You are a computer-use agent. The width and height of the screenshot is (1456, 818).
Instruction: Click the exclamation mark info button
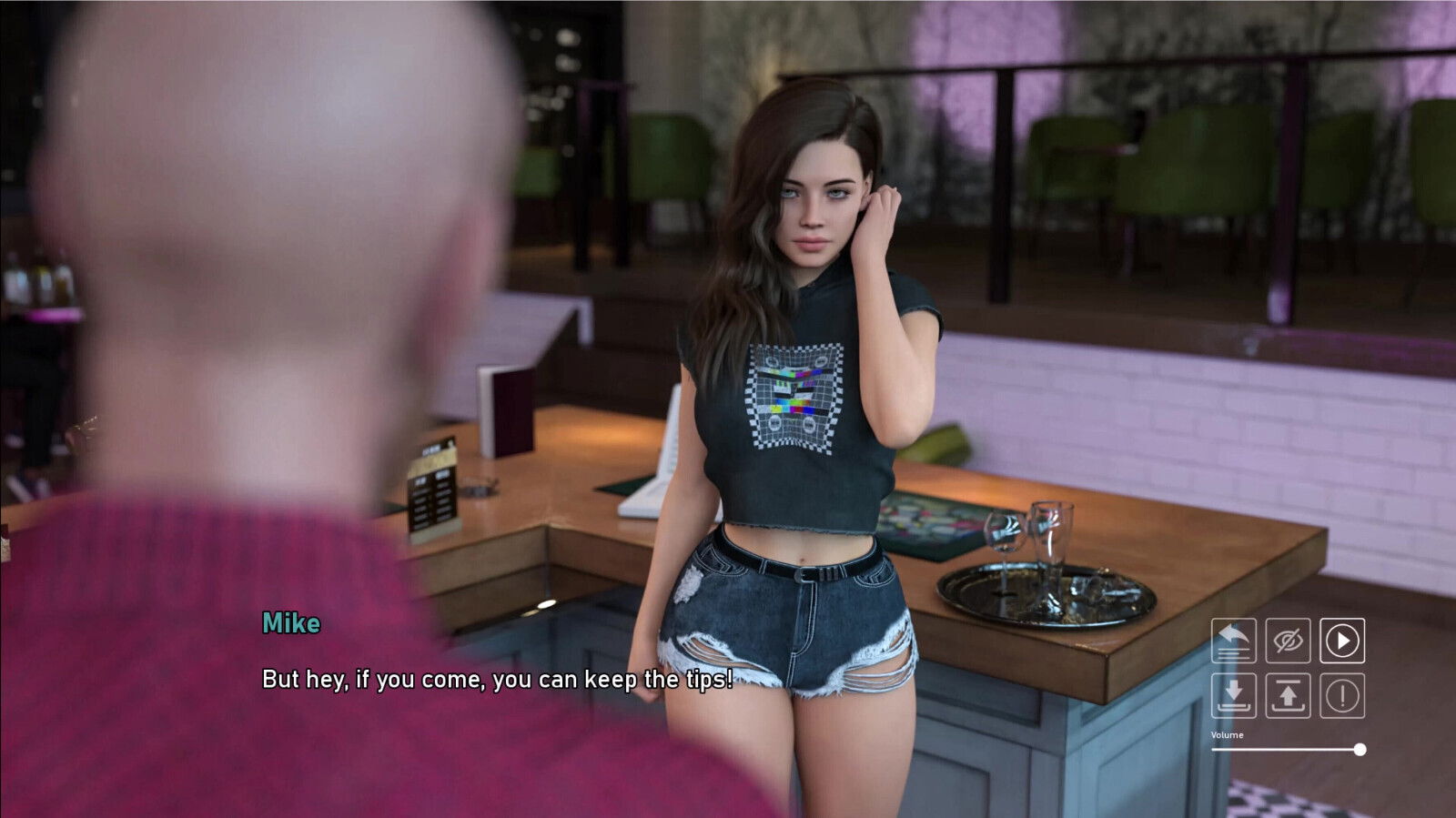point(1342,696)
